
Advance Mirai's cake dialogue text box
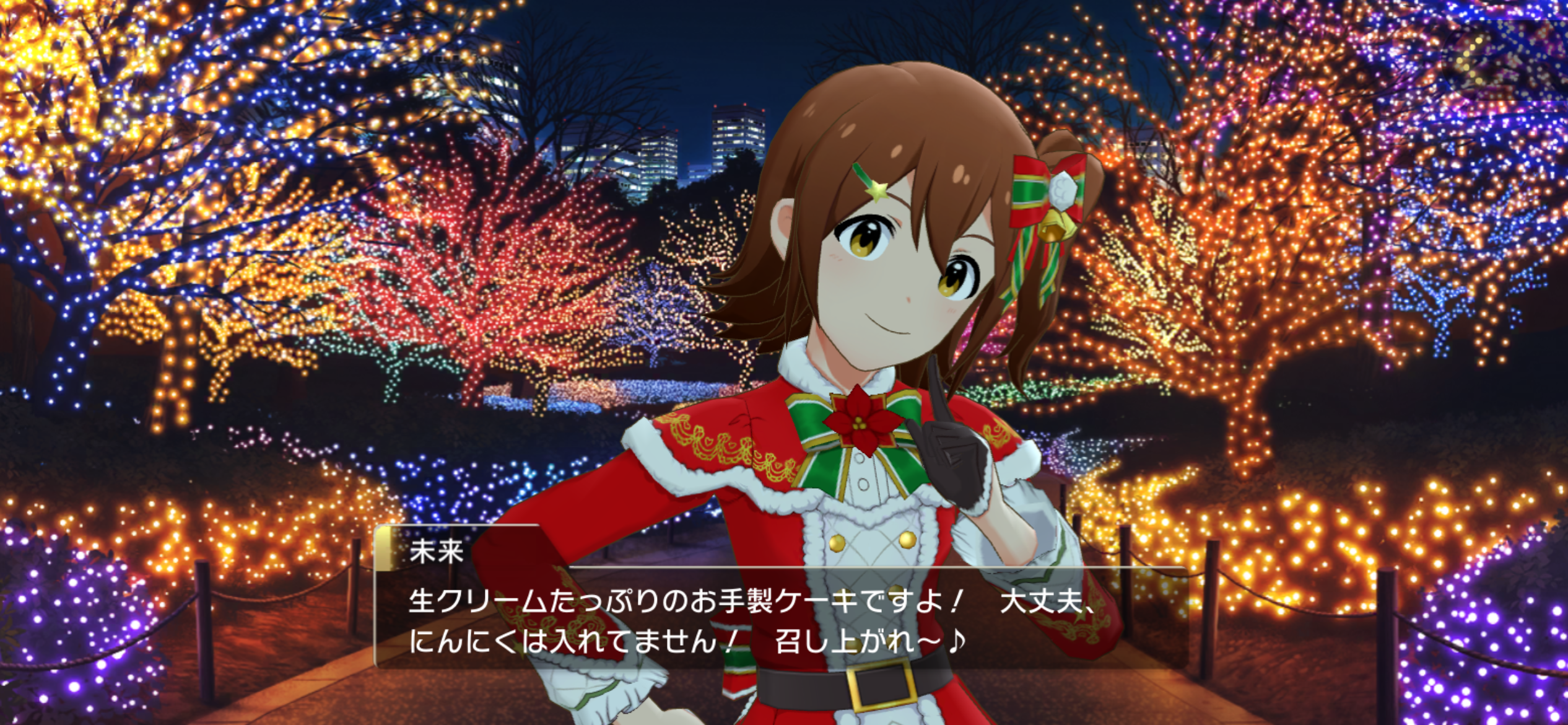coord(780,620)
